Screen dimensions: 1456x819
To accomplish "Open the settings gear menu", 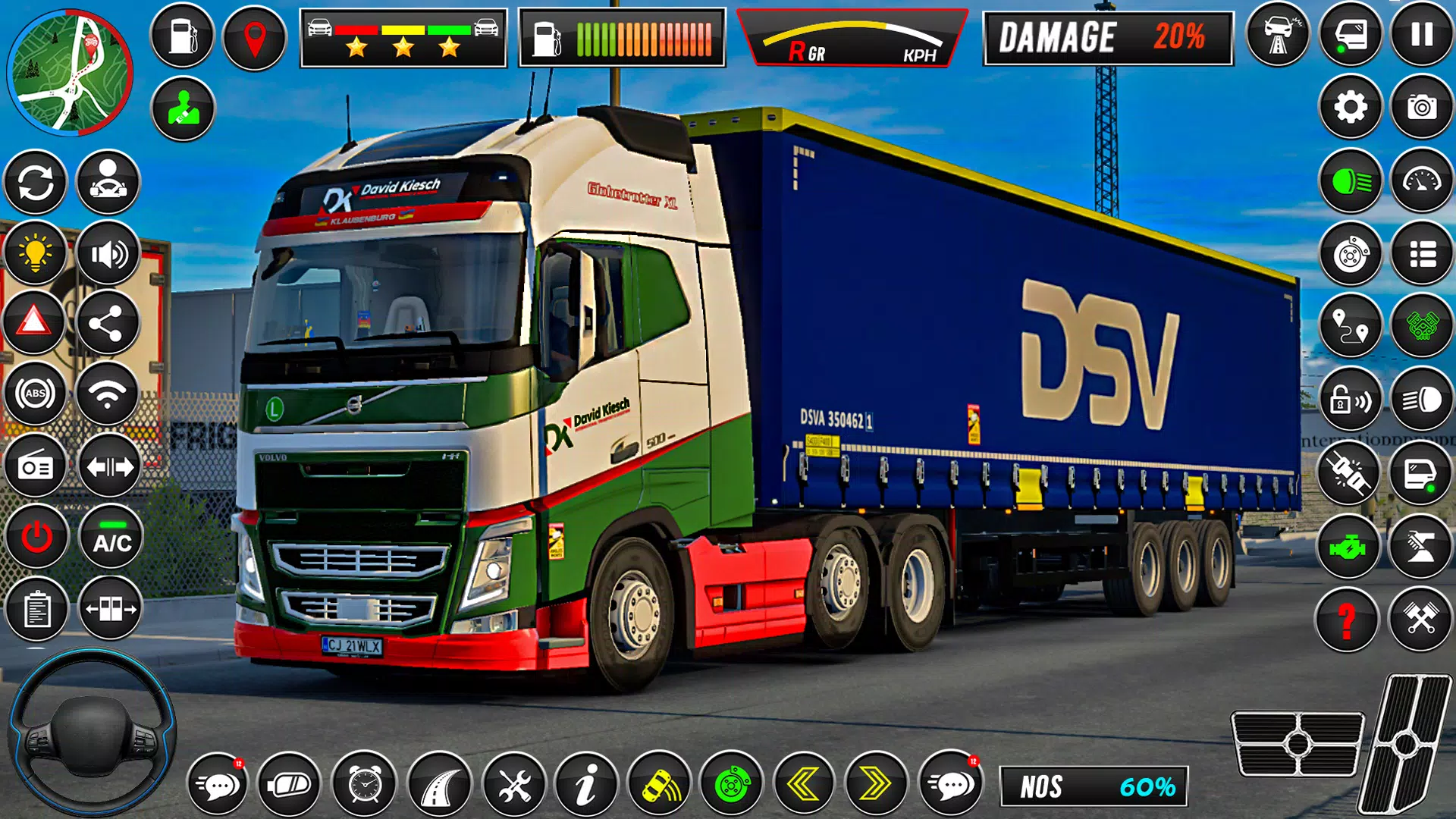I will pyautogui.click(x=1351, y=108).
